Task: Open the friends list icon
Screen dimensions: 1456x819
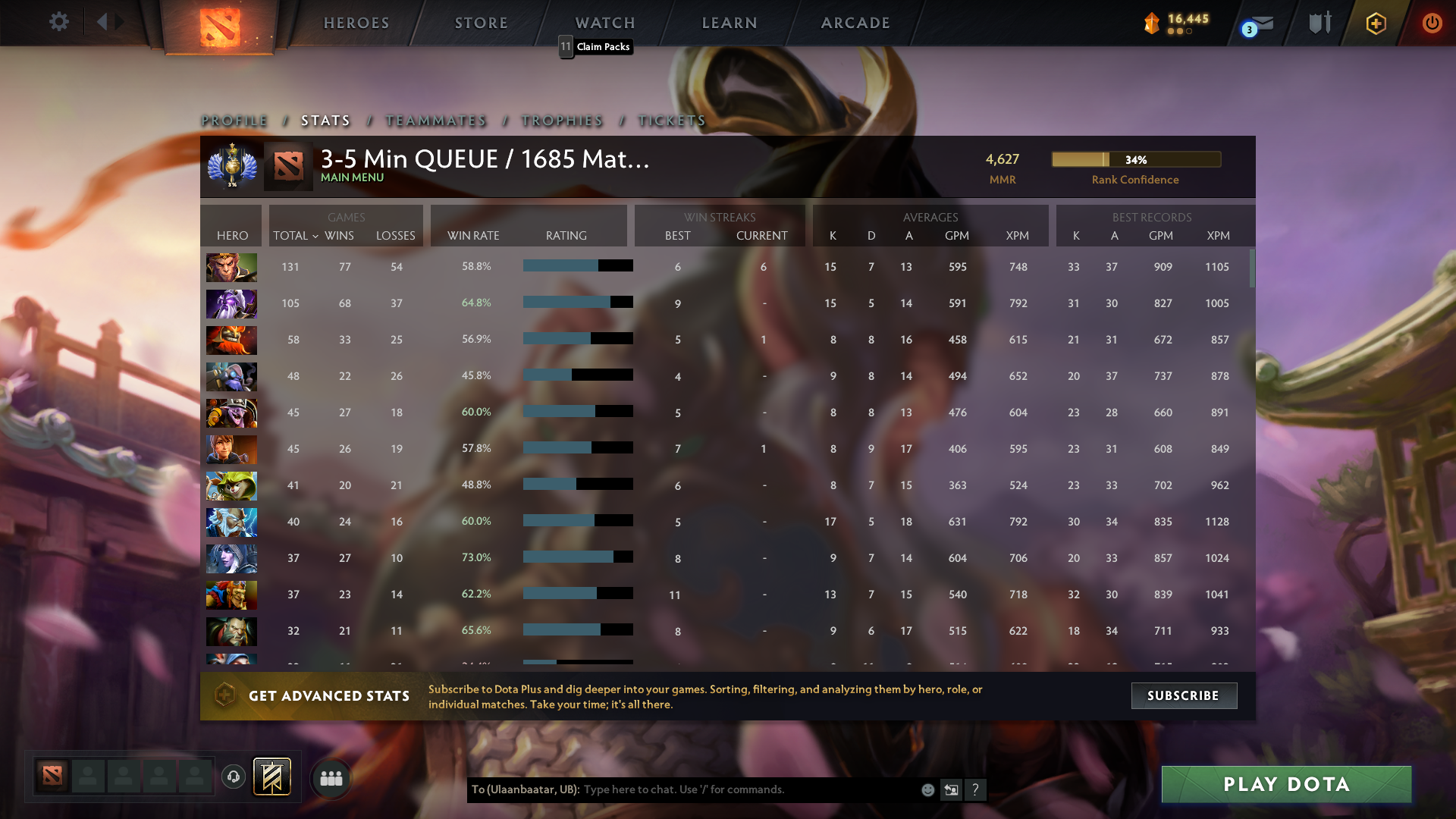Action: click(331, 777)
